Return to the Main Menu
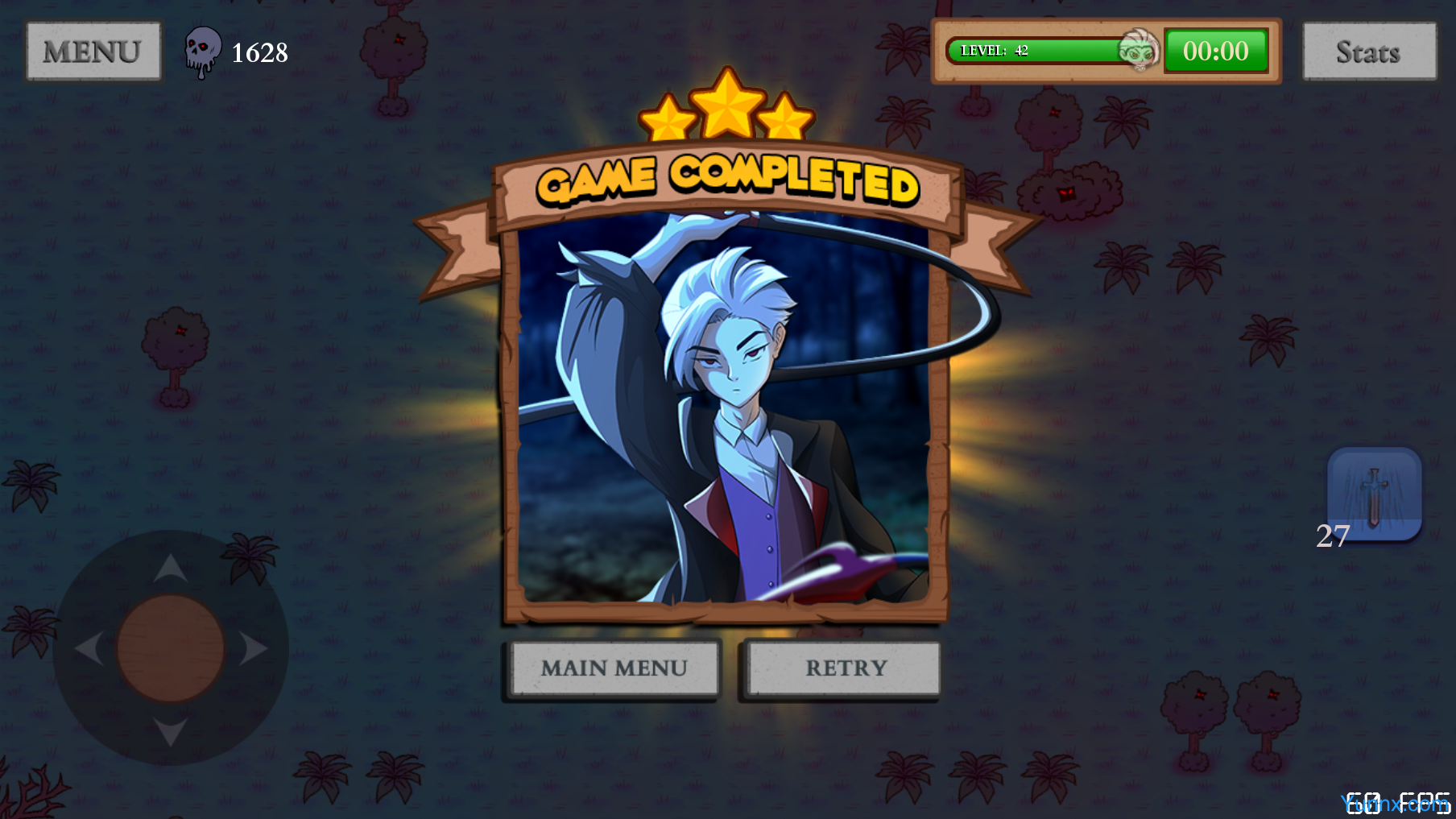Viewport: 1456px width, 819px height. click(x=614, y=668)
